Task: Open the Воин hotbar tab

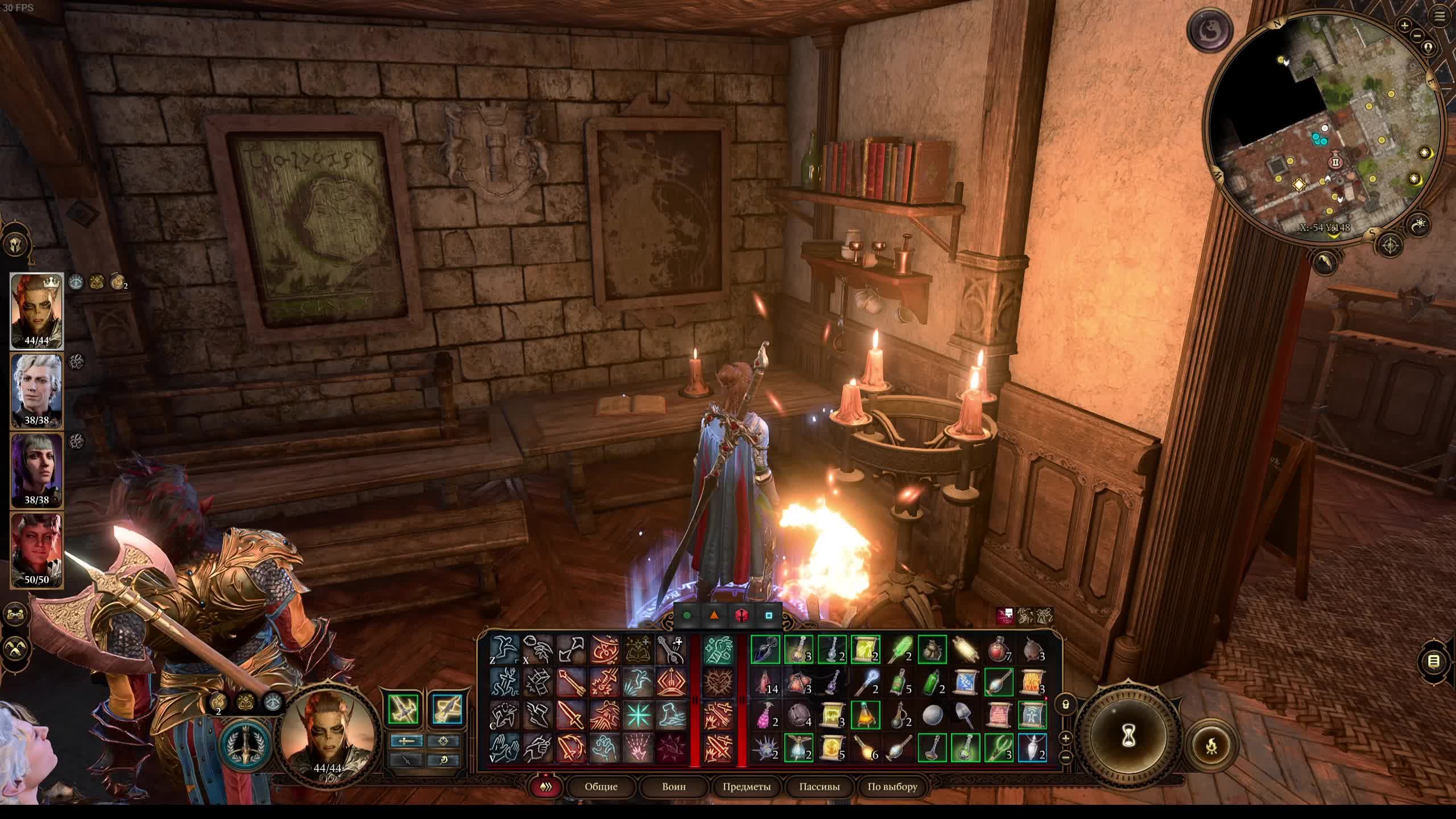Action: coord(673,787)
